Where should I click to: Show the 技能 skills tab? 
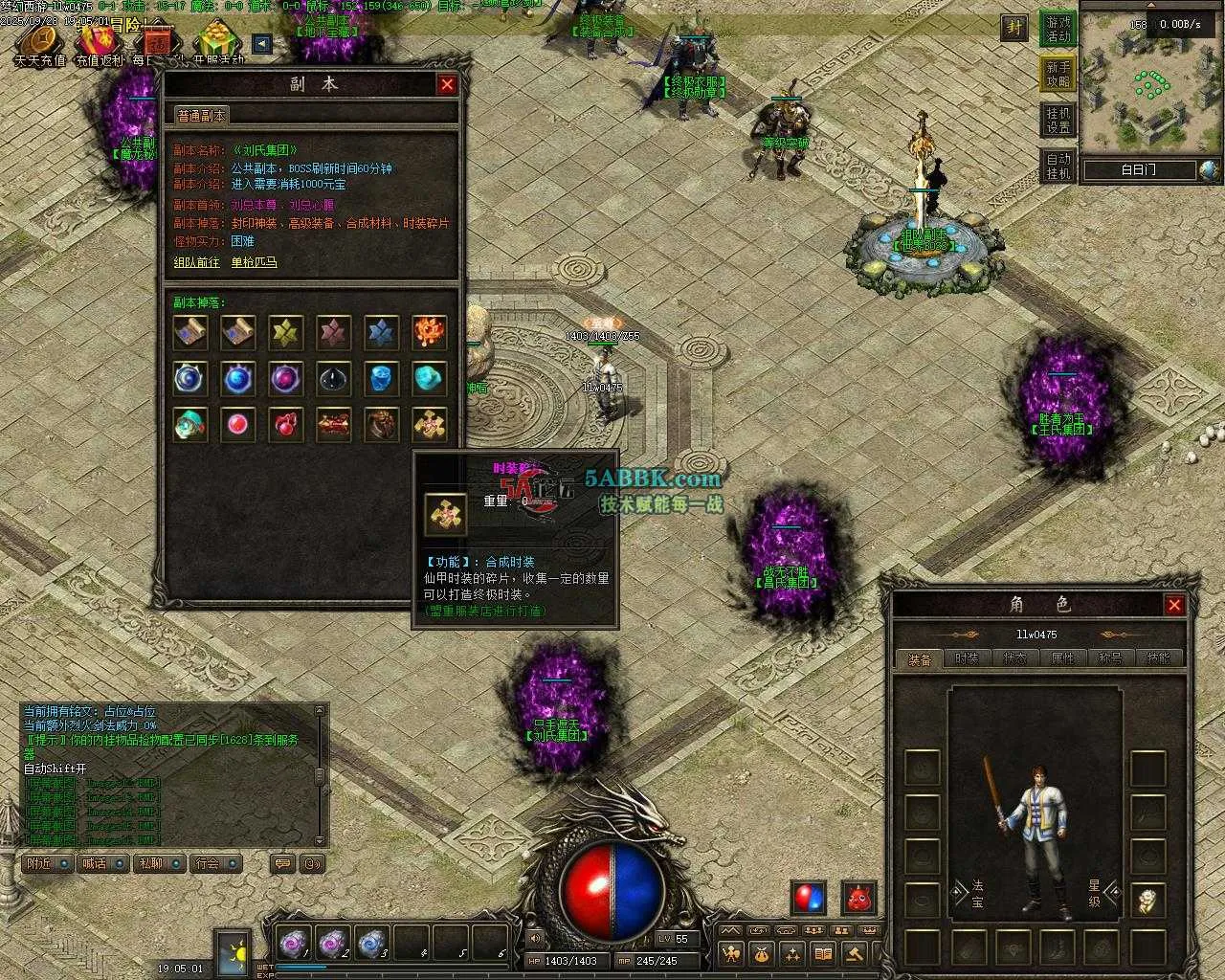[1158, 658]
